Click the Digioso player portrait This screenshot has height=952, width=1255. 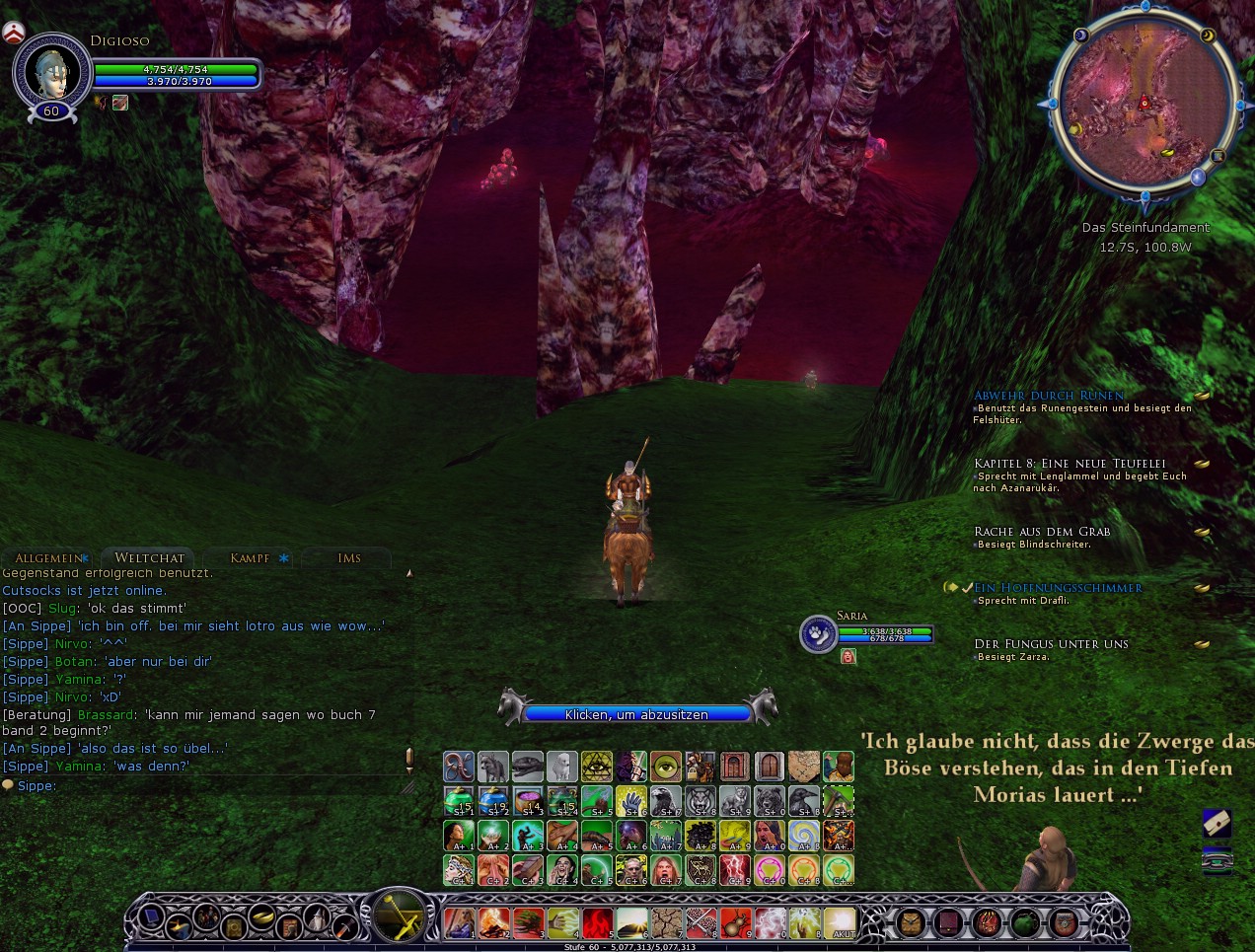[51, 72]
